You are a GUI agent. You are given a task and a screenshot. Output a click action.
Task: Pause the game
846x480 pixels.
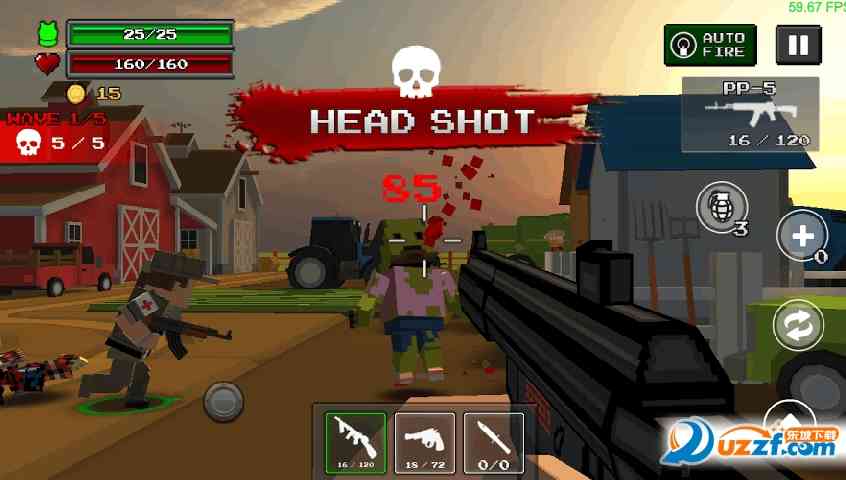click(x=798, y=45)
